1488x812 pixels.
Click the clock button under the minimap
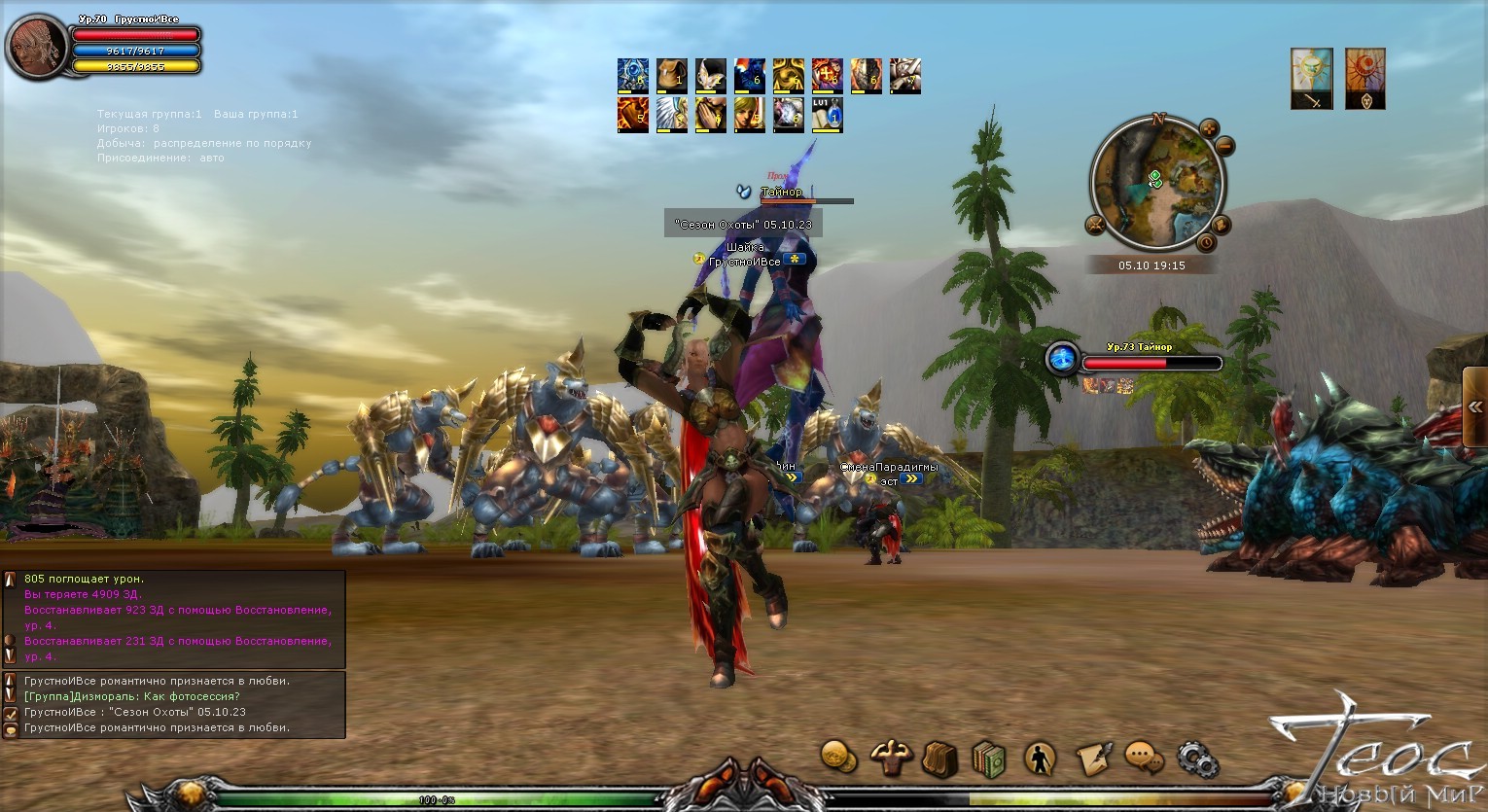click(1206, 242)
